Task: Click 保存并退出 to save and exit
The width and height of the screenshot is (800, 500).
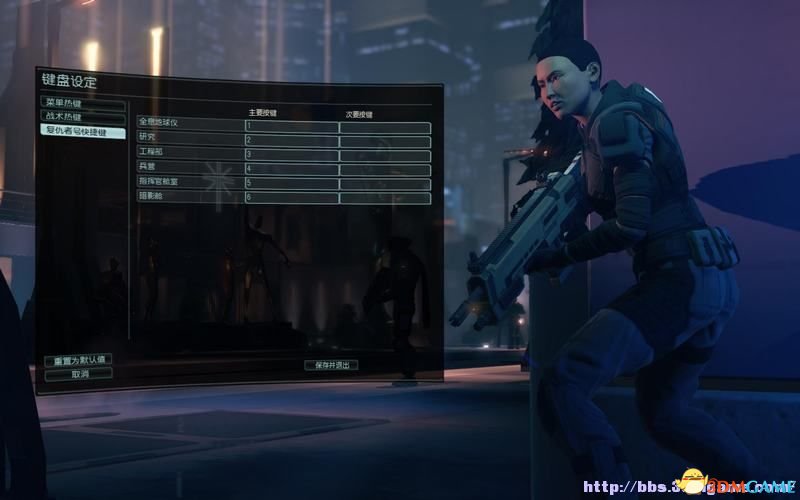Action: pyautogui.click(x=331, y=365)
